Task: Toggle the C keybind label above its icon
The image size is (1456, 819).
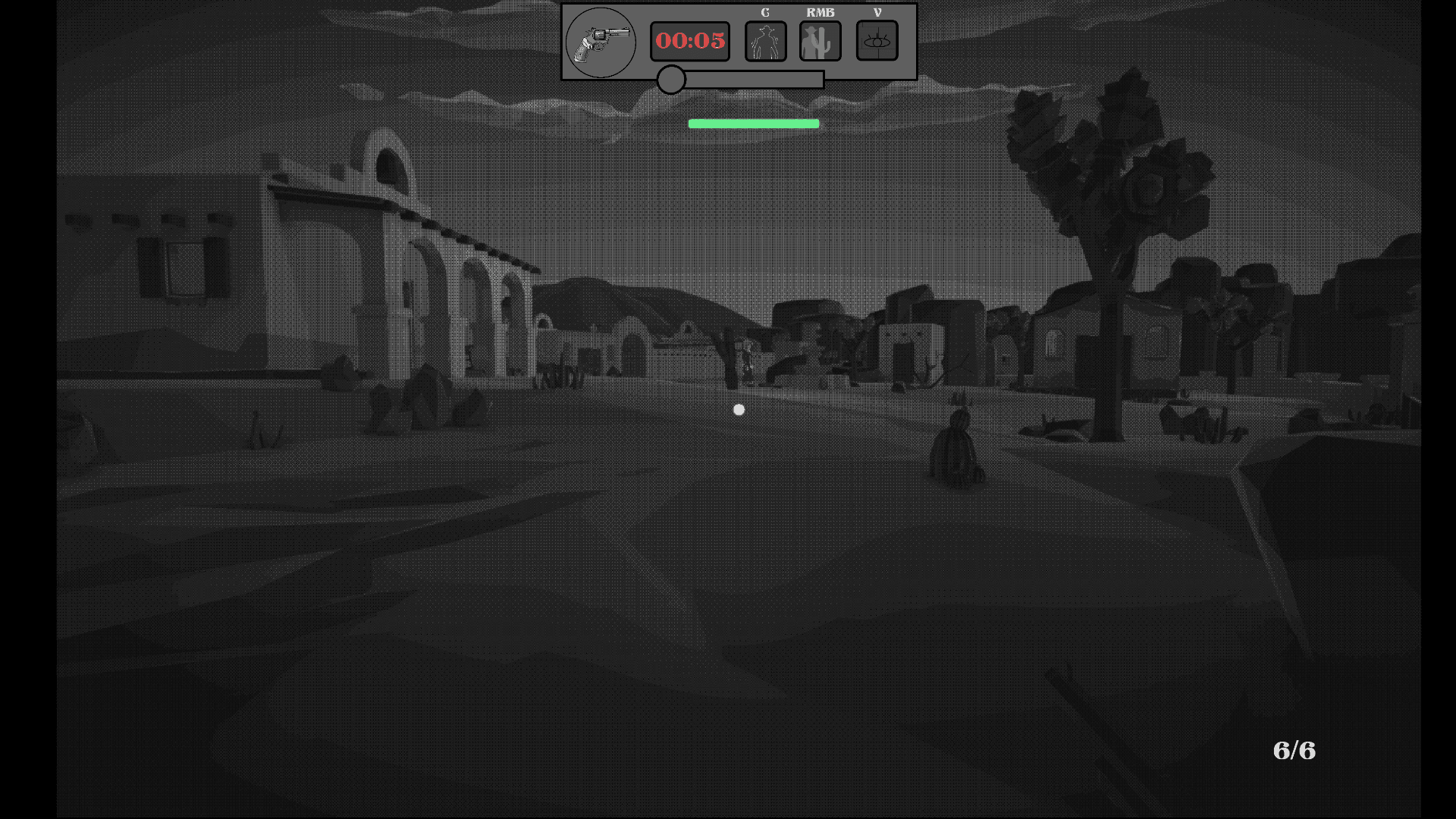Action: click(x=764, y=12)
